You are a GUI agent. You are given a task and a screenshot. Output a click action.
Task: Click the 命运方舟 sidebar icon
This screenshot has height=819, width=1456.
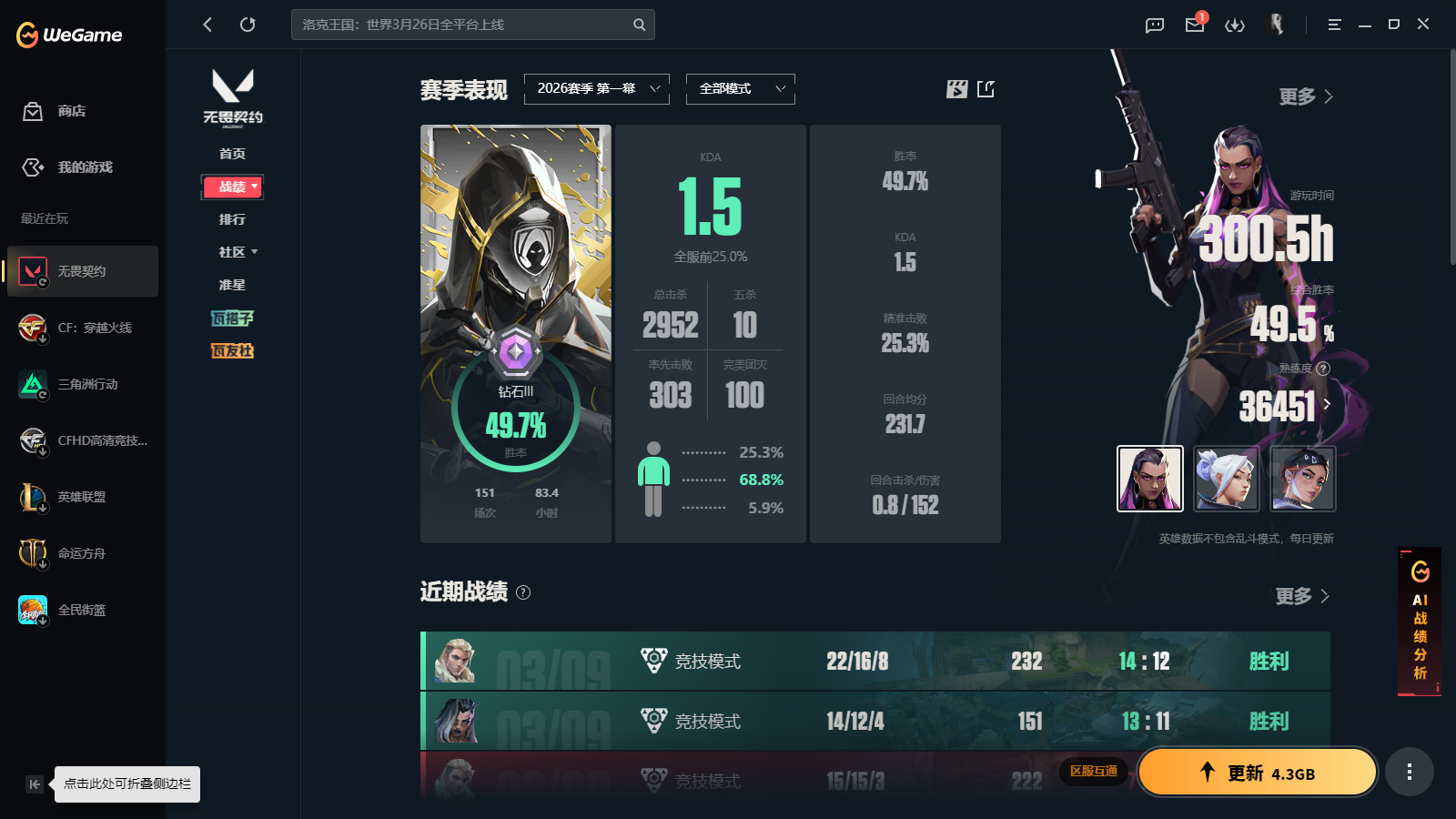tap(82, 553)
